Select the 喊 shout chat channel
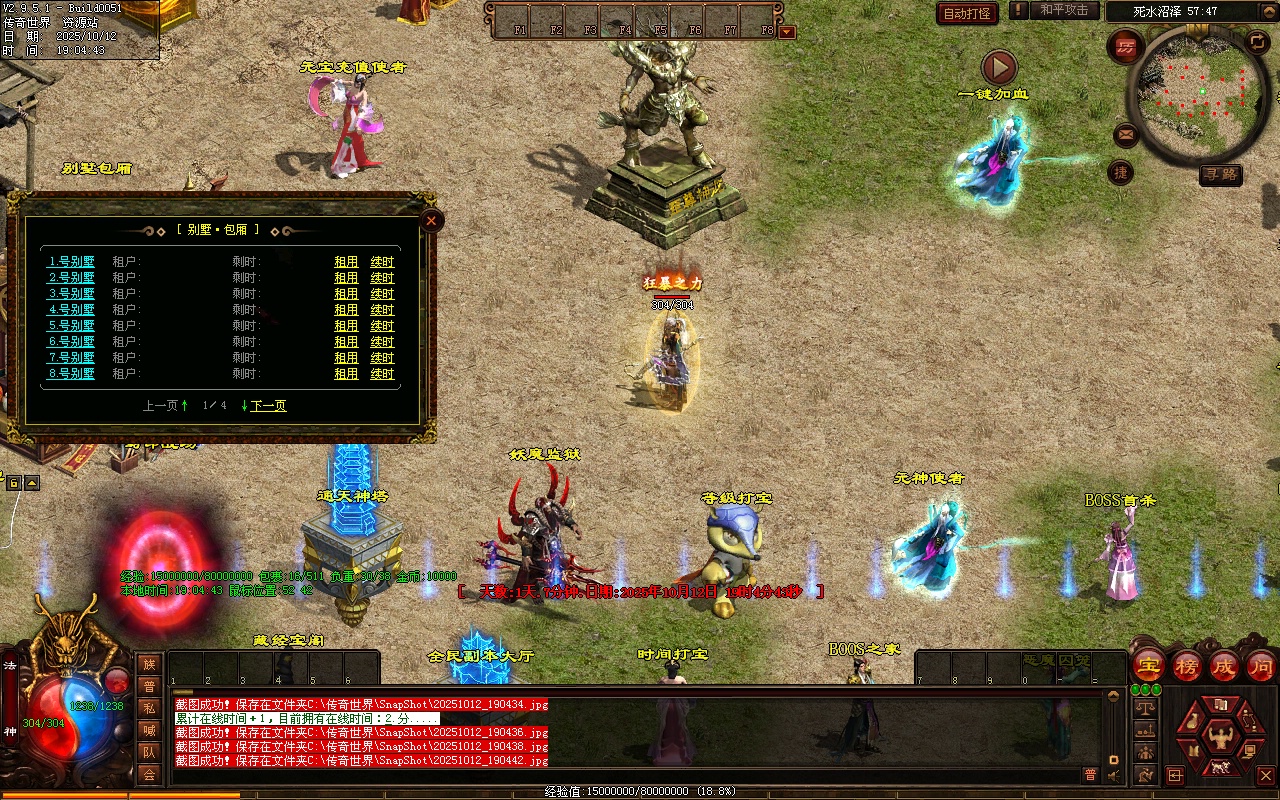Image resolution: width=1280 pixels, height=800 pixels. 149,730
